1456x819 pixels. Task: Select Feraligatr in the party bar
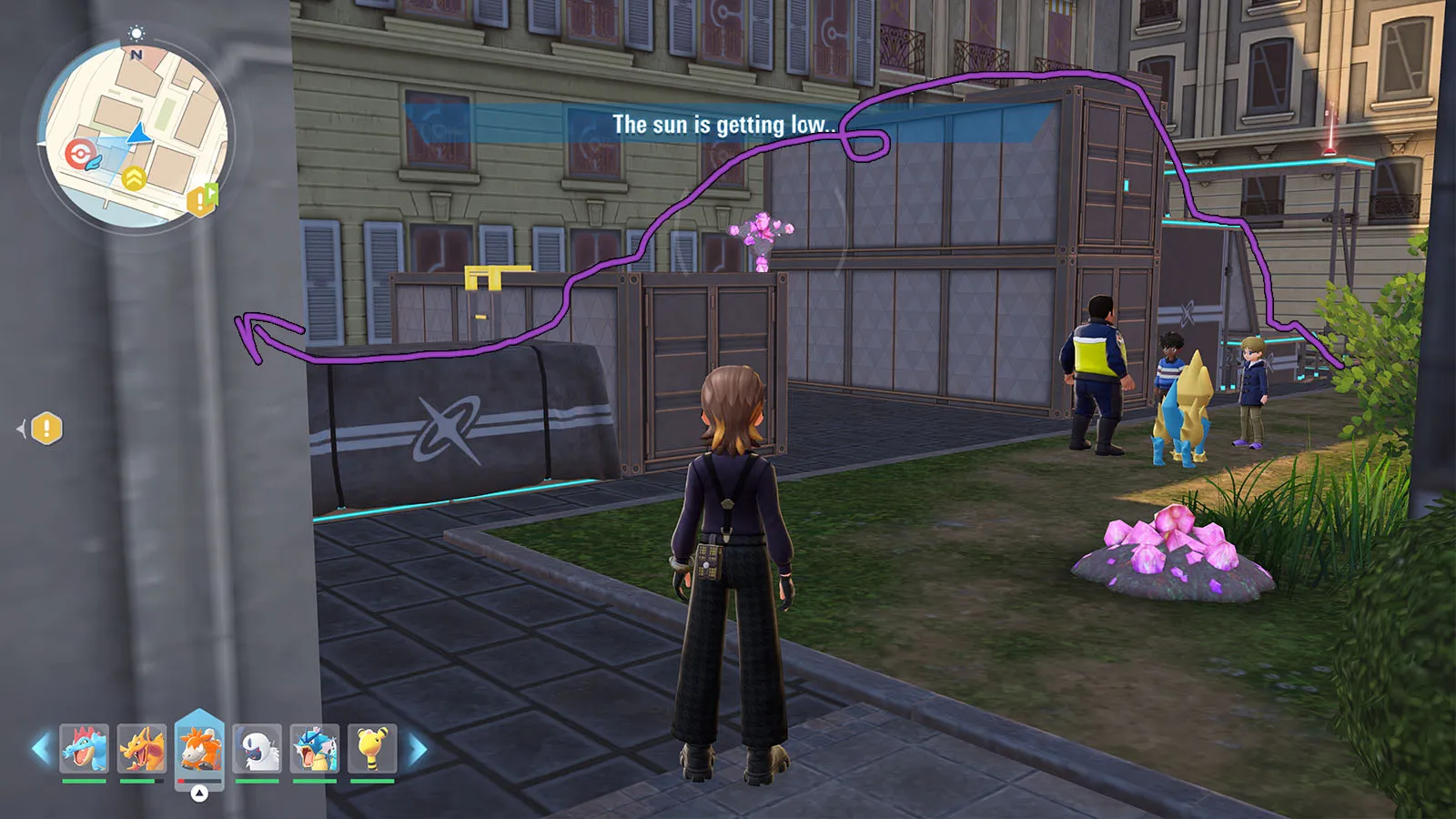[84, 748]
